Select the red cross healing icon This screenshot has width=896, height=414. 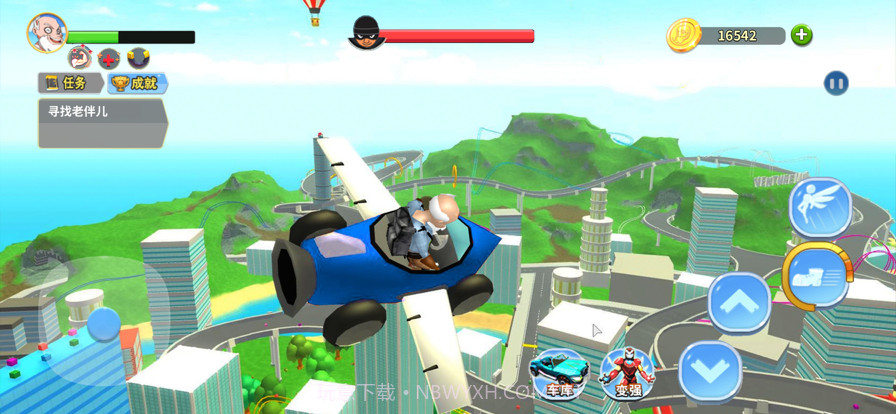click(x=109, y=58)
